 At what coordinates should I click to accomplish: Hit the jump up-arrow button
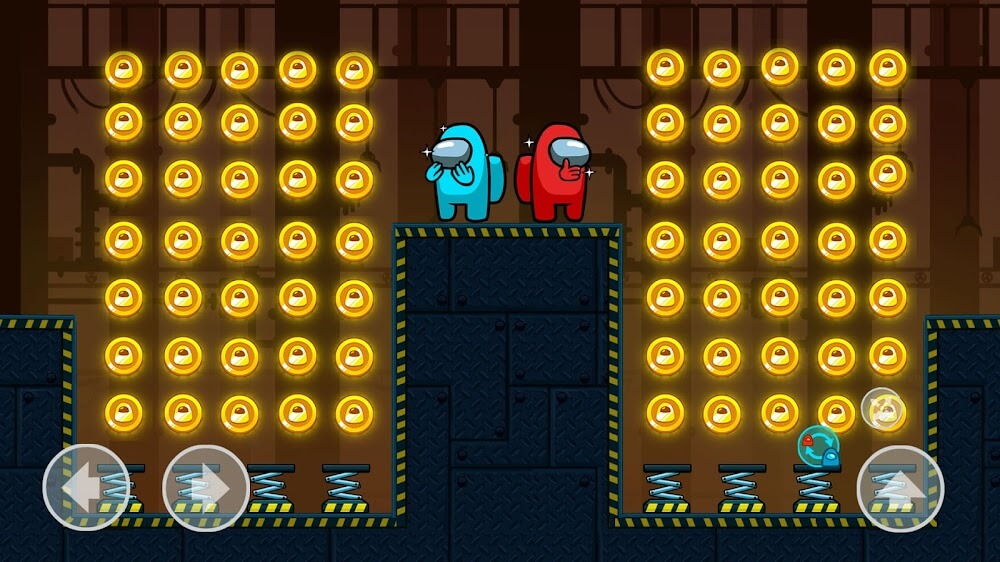coord(900,488)
